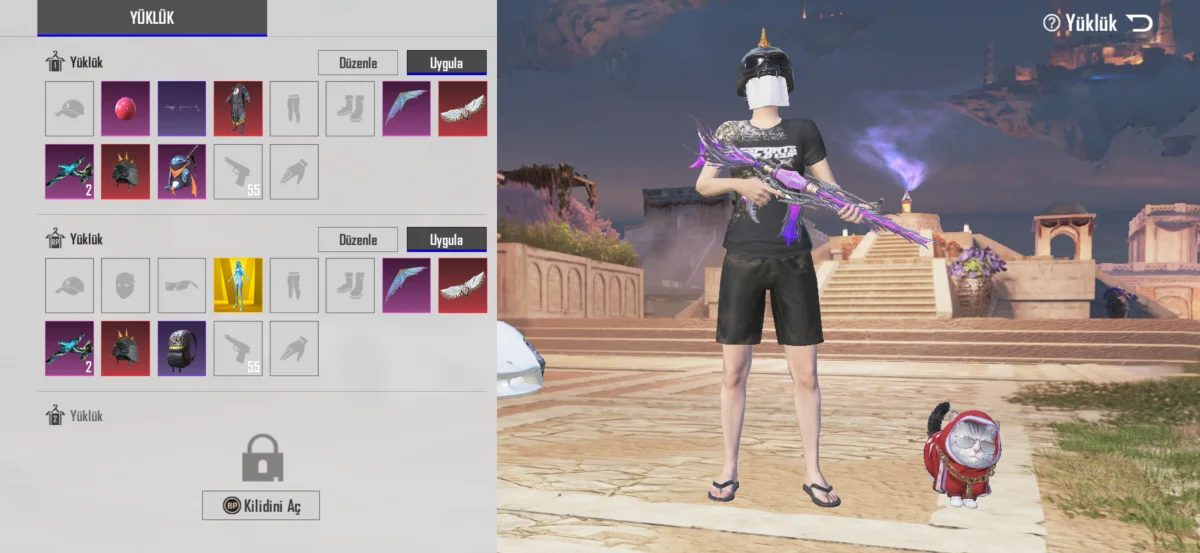The image size is (1200, 553).
Task: Select the yellow slot with blue outfit
Action: (x=238, y=285)
